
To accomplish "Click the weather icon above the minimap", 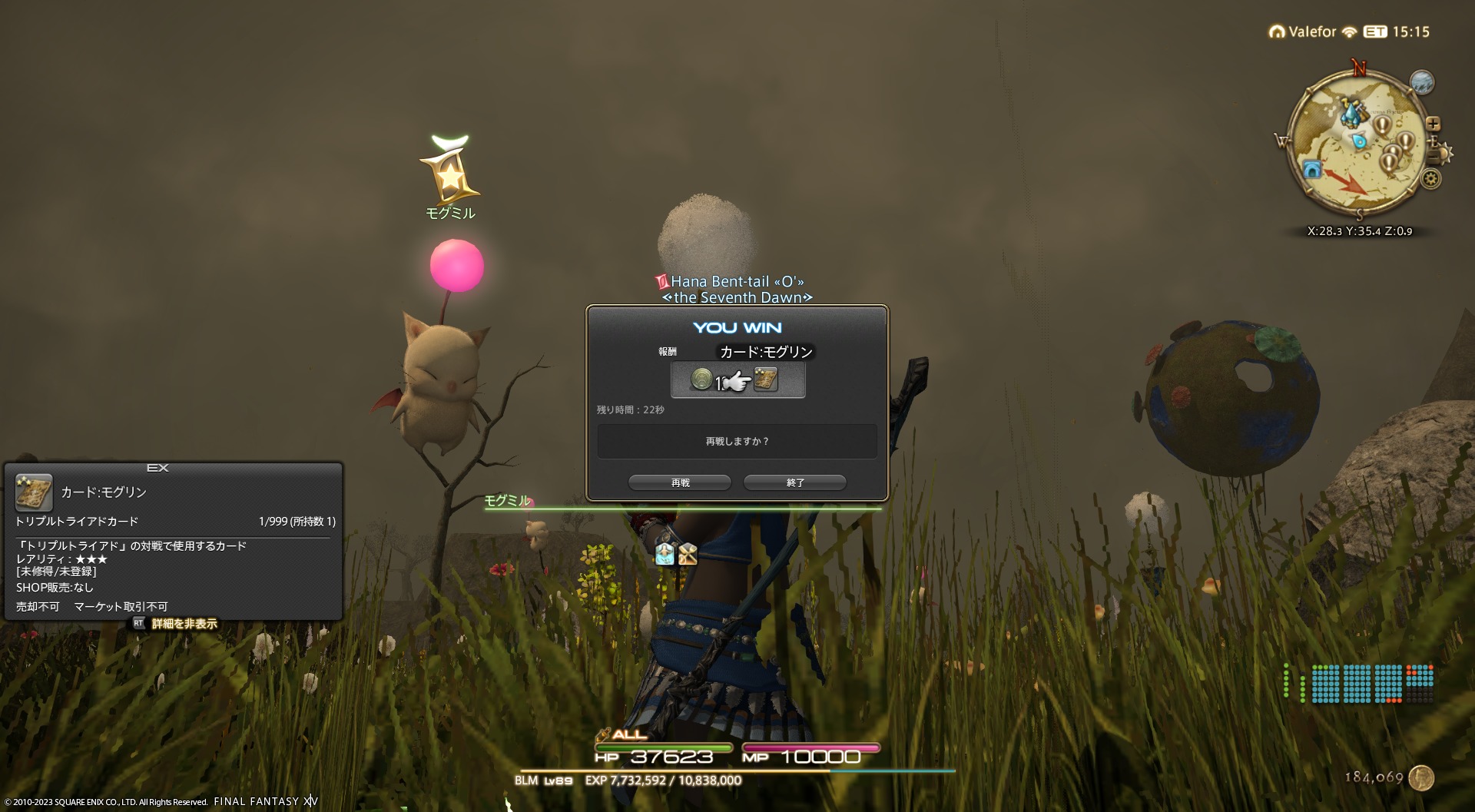I will (1422, 82).
